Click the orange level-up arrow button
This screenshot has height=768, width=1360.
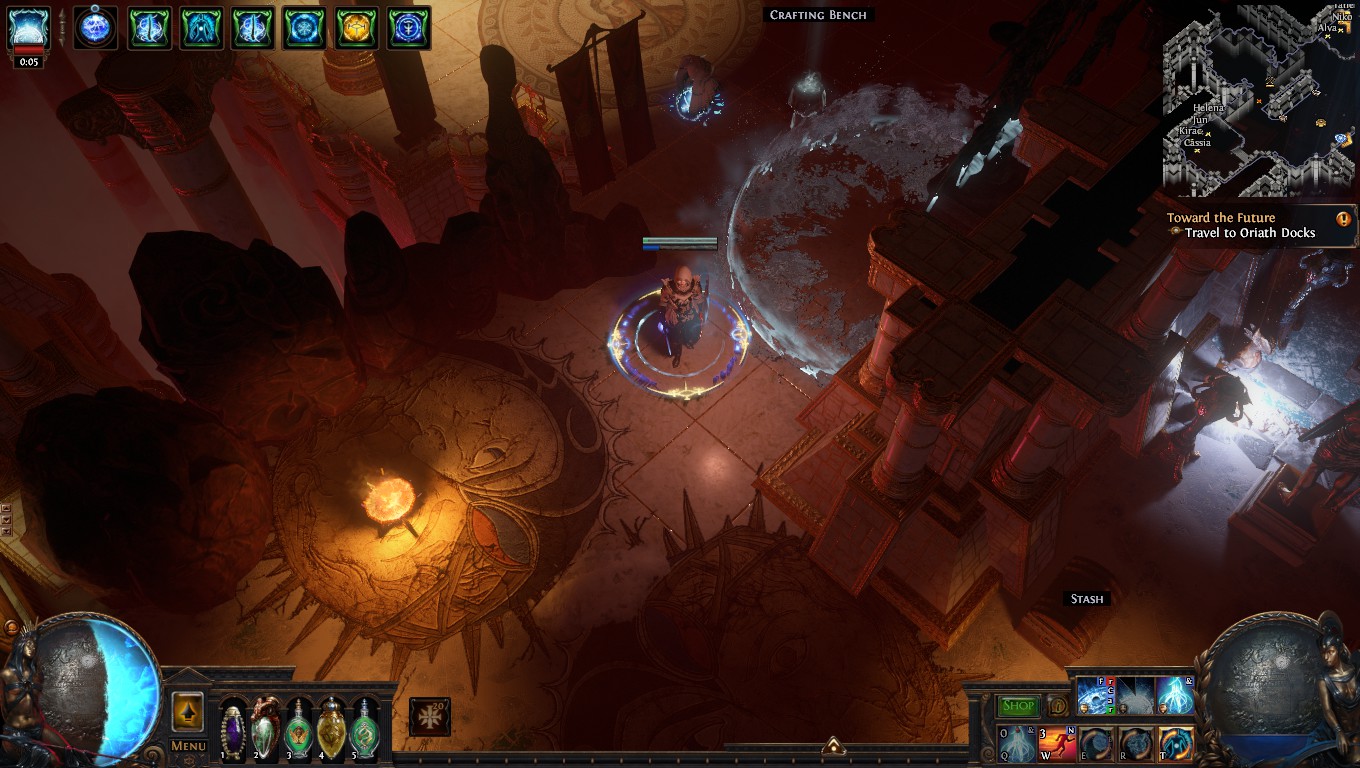coord(188,712)
